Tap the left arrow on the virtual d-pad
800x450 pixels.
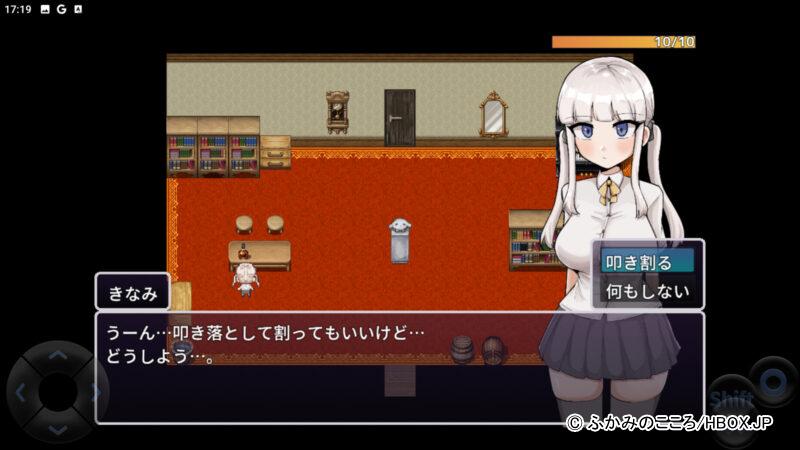coord(20,392)
